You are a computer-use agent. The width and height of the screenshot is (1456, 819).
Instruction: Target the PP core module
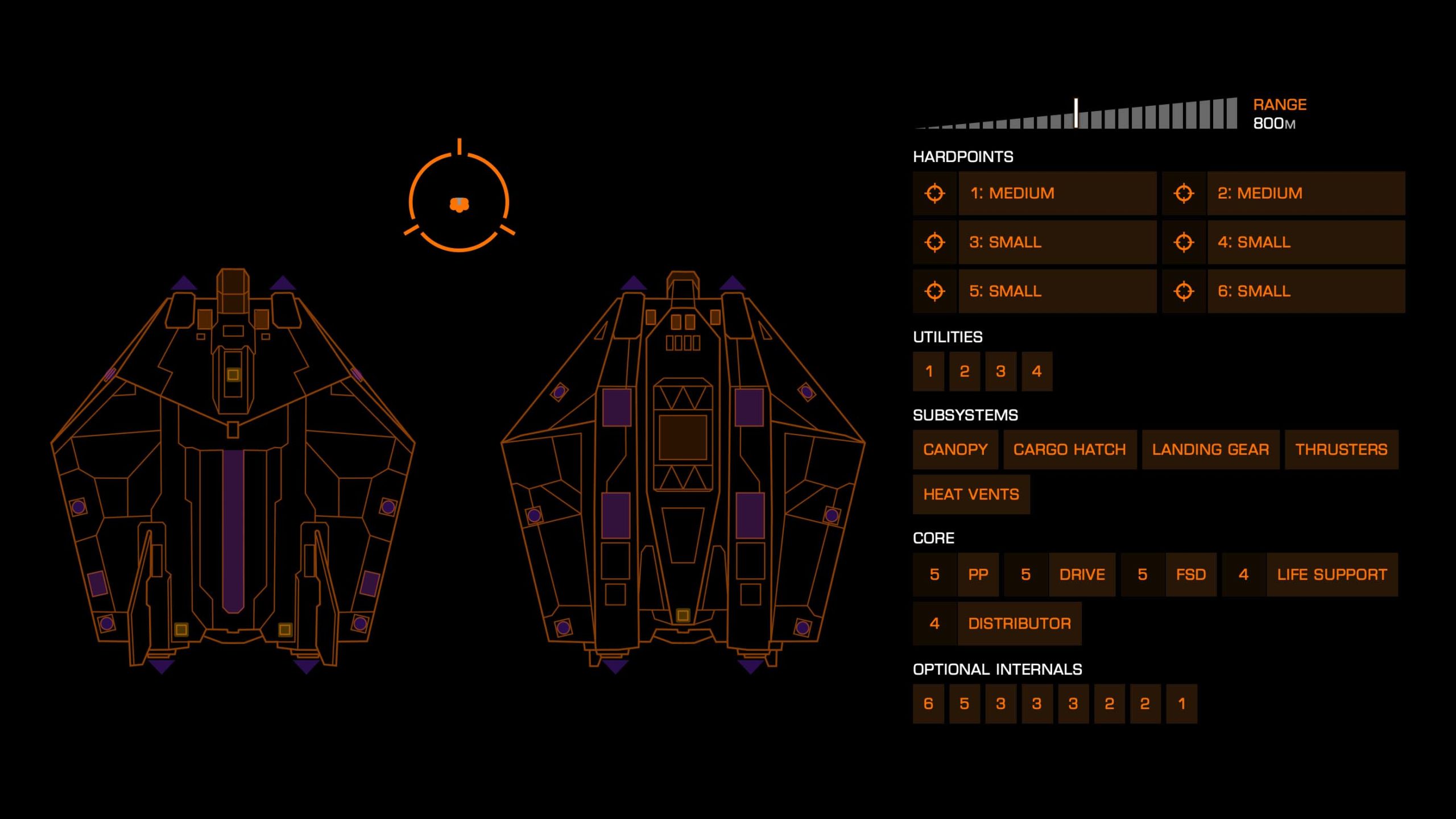pyautogui.click(x=979, y=574)
